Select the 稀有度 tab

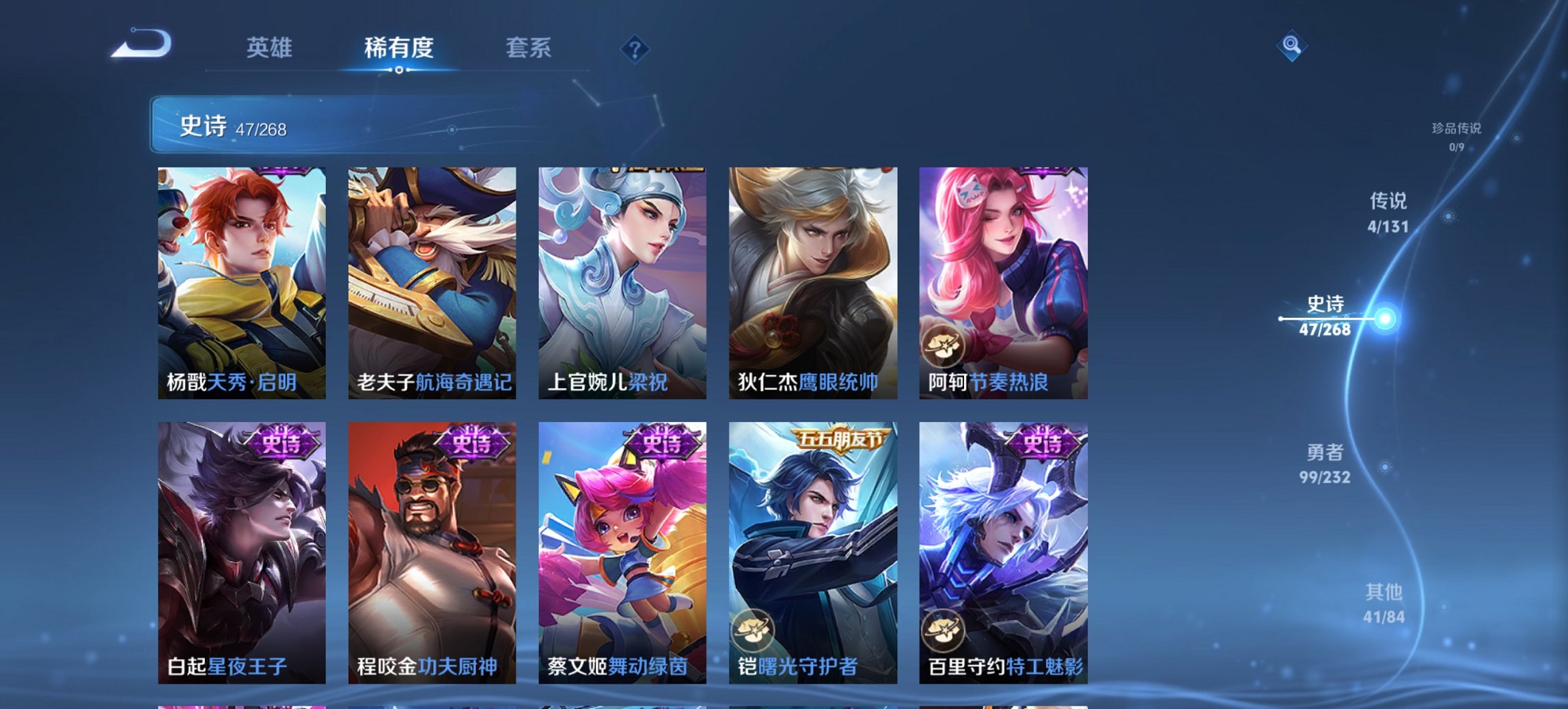400,48
